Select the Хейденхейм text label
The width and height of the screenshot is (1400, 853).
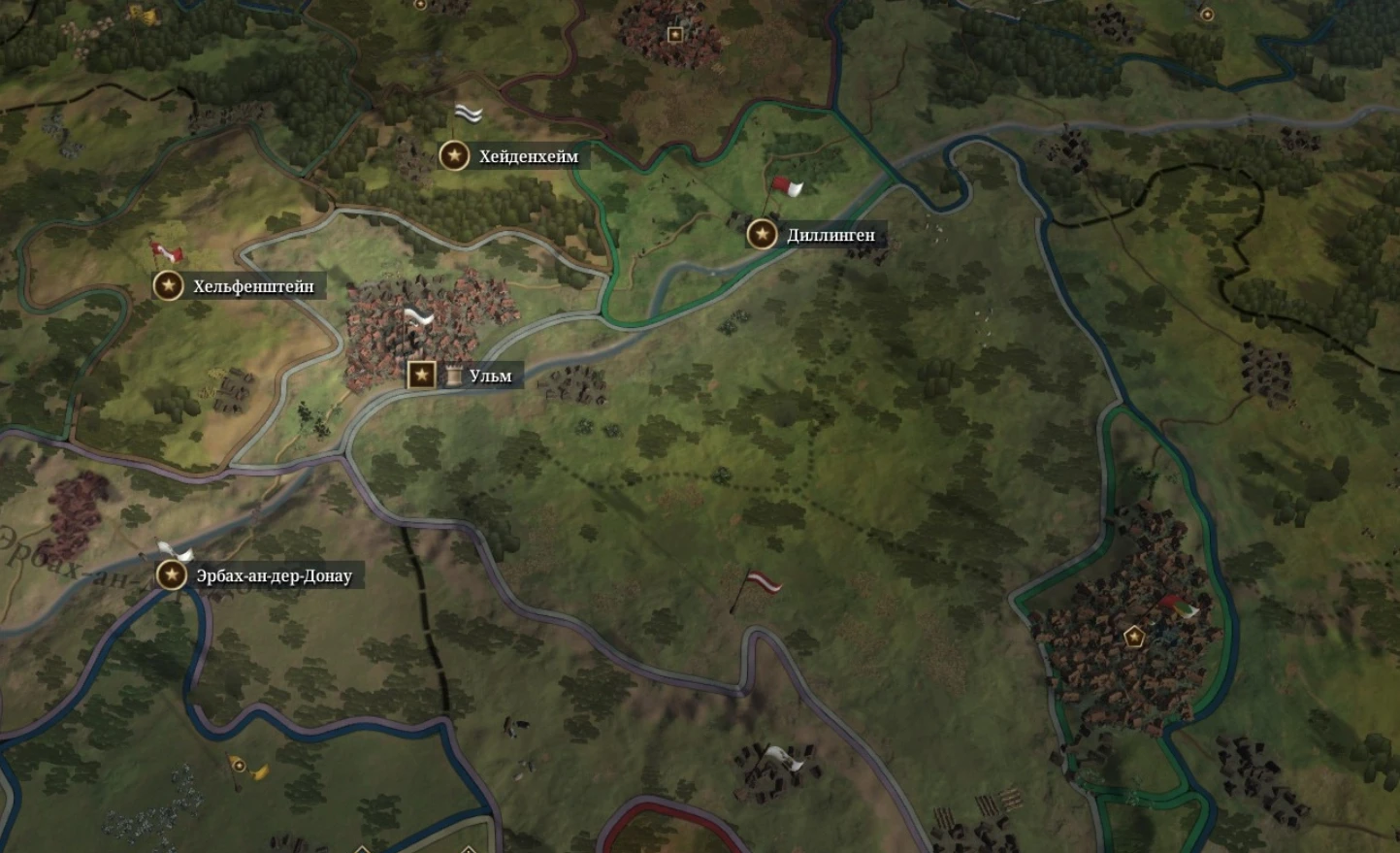529,154
